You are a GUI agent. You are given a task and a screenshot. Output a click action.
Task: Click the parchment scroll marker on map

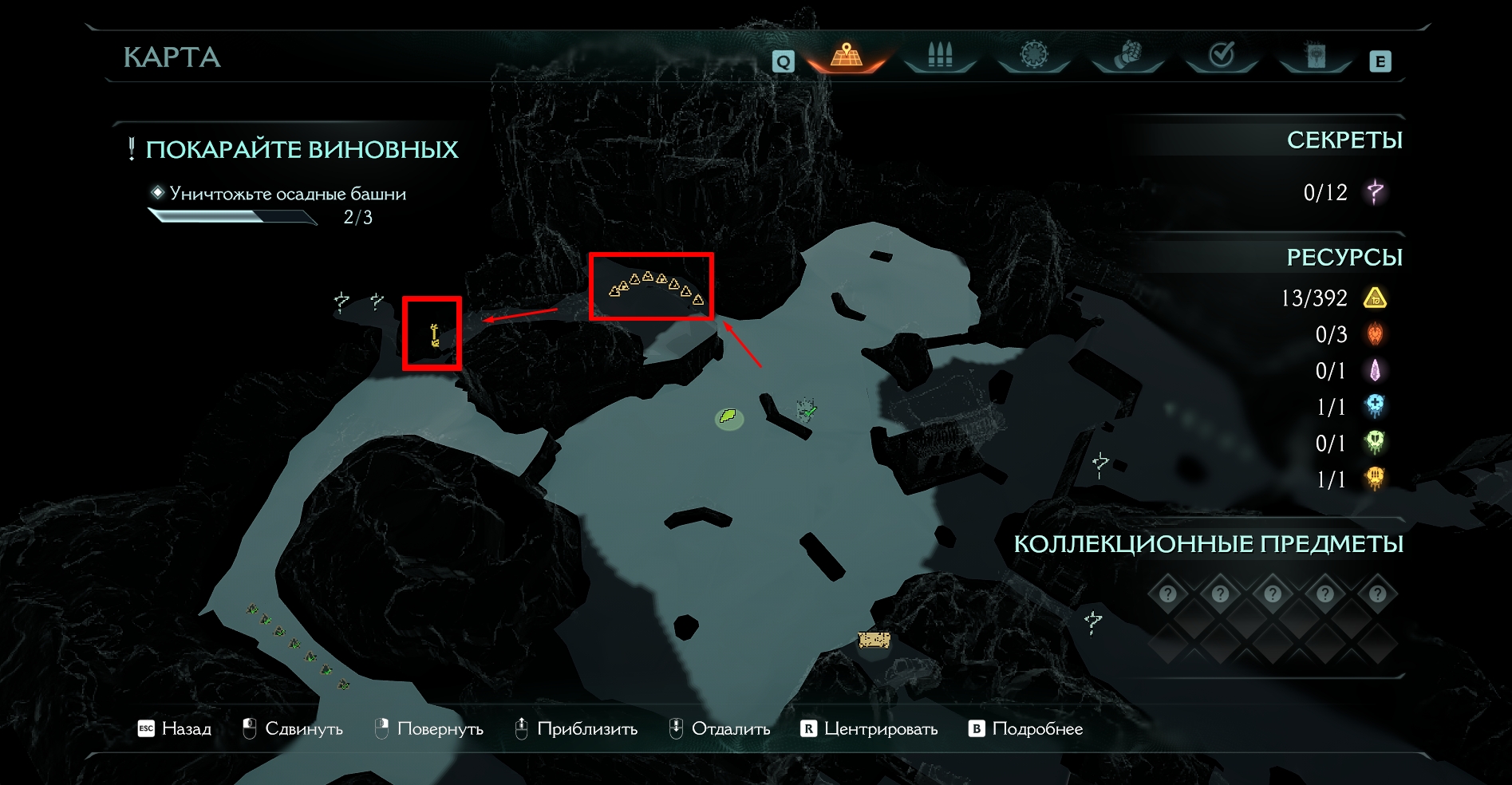pos(874,639)
